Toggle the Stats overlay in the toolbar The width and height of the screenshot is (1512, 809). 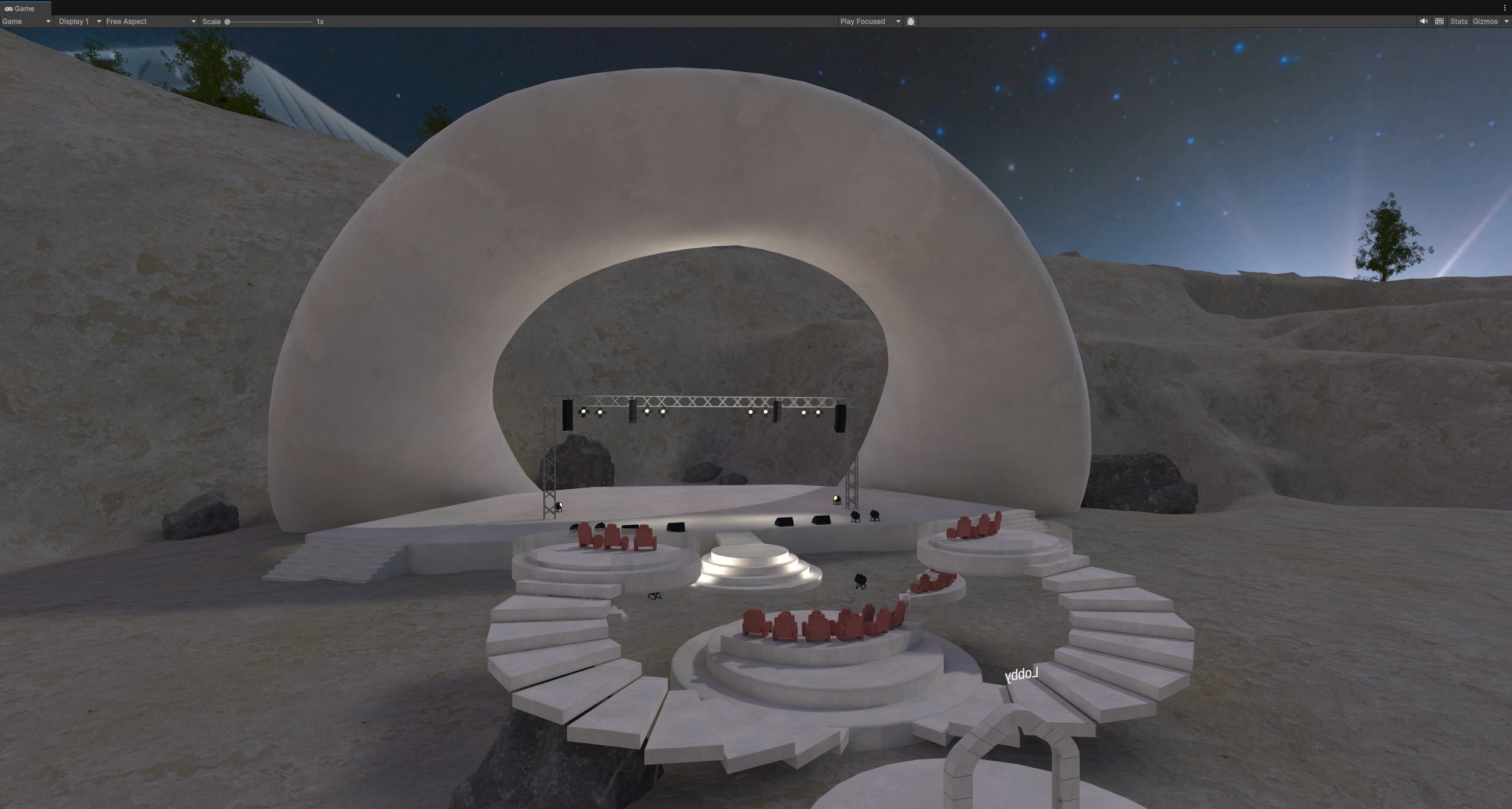pos(1458,21)
